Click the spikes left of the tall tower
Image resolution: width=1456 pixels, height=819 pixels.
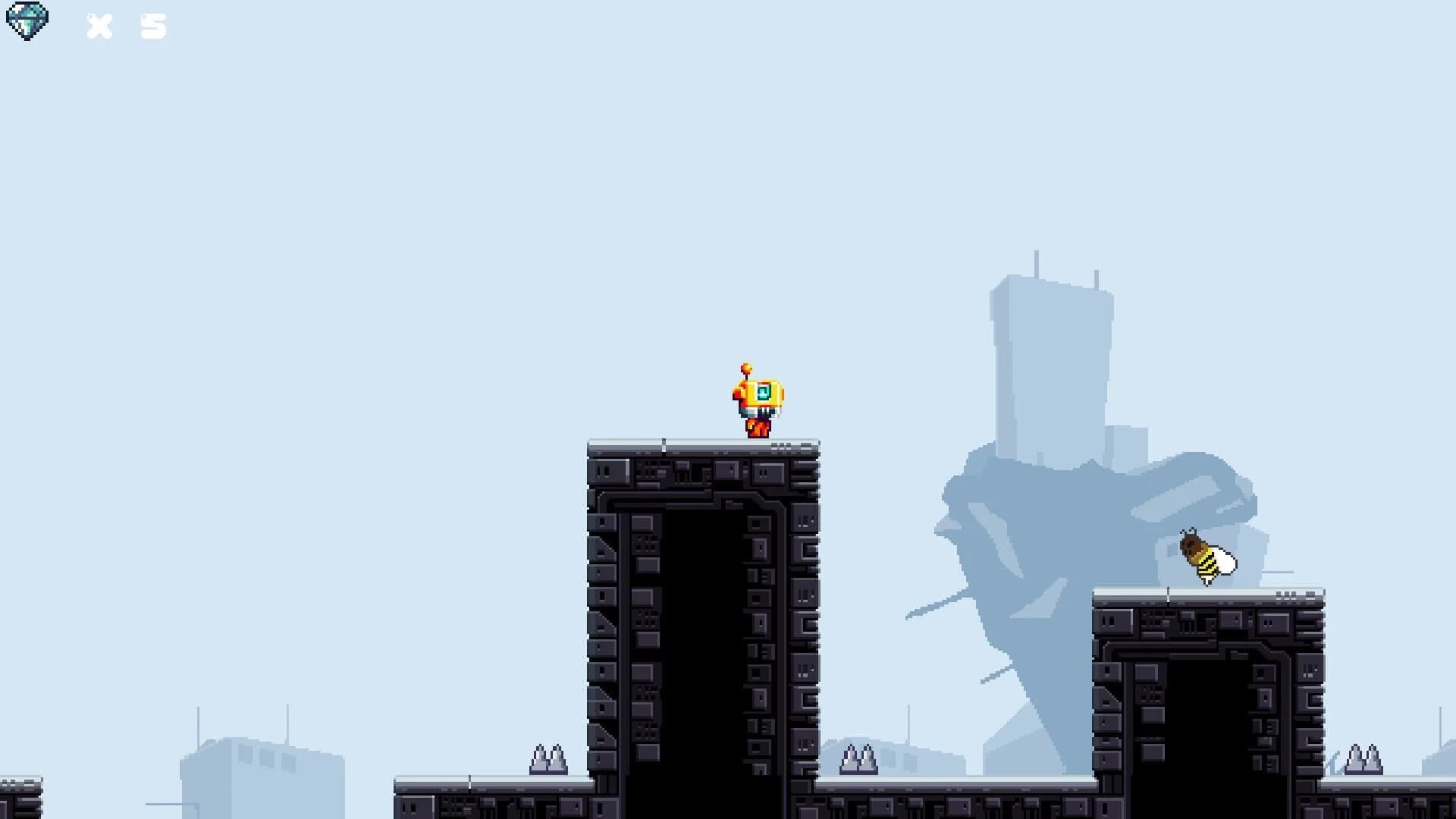pos(548,758)
